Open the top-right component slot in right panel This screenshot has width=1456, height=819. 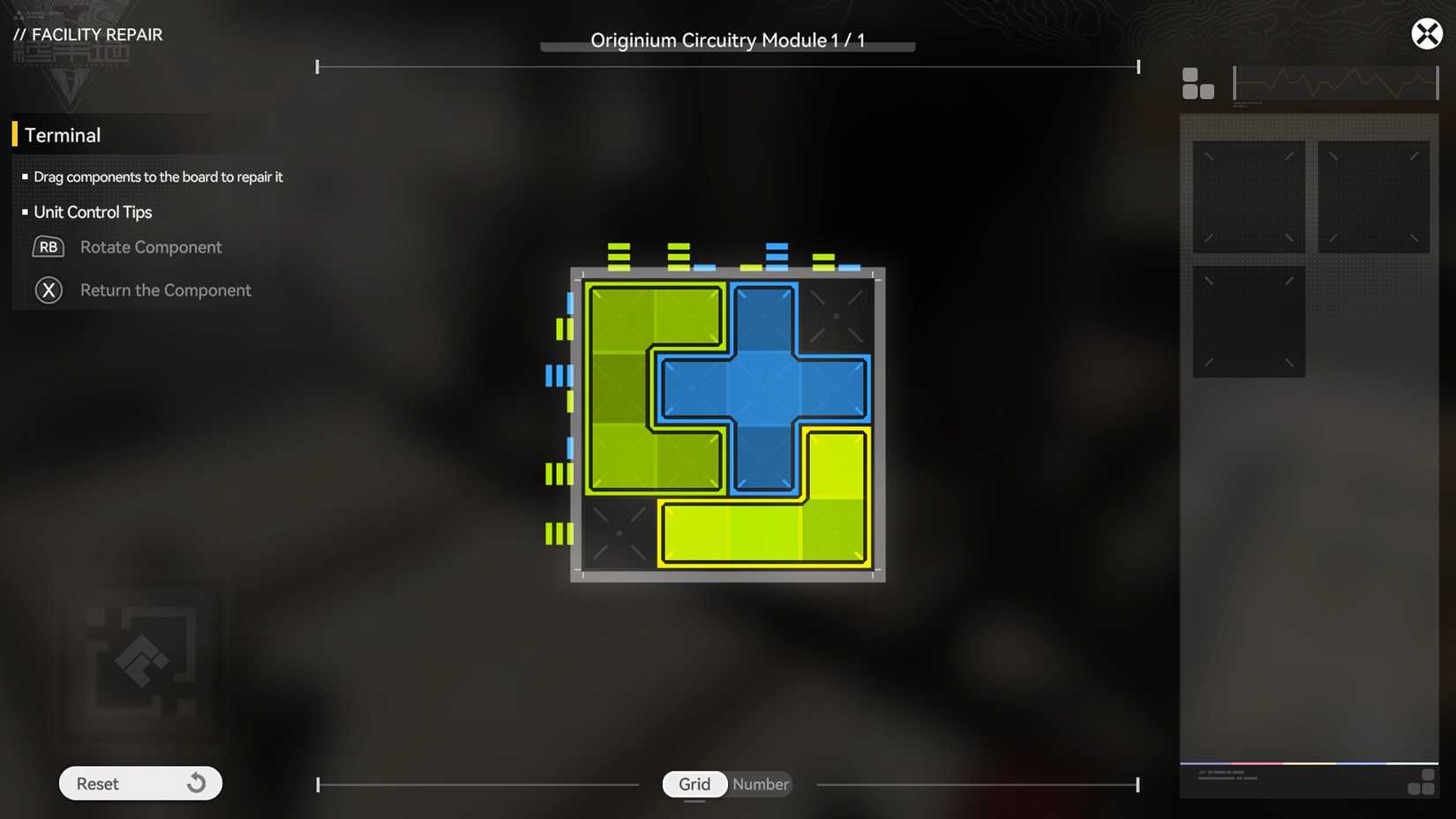(1374, 196)
